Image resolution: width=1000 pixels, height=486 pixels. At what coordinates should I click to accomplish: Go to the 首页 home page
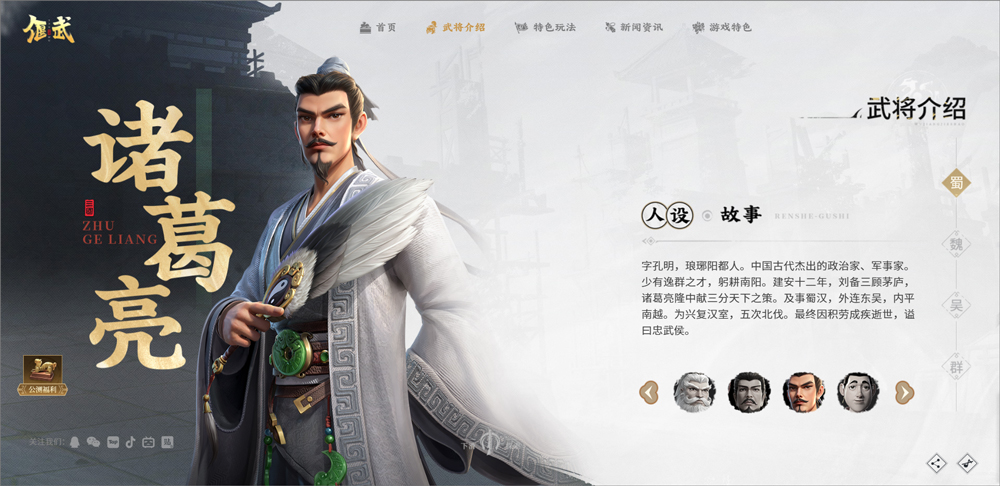pyautogui.click(x=378, y=27)
